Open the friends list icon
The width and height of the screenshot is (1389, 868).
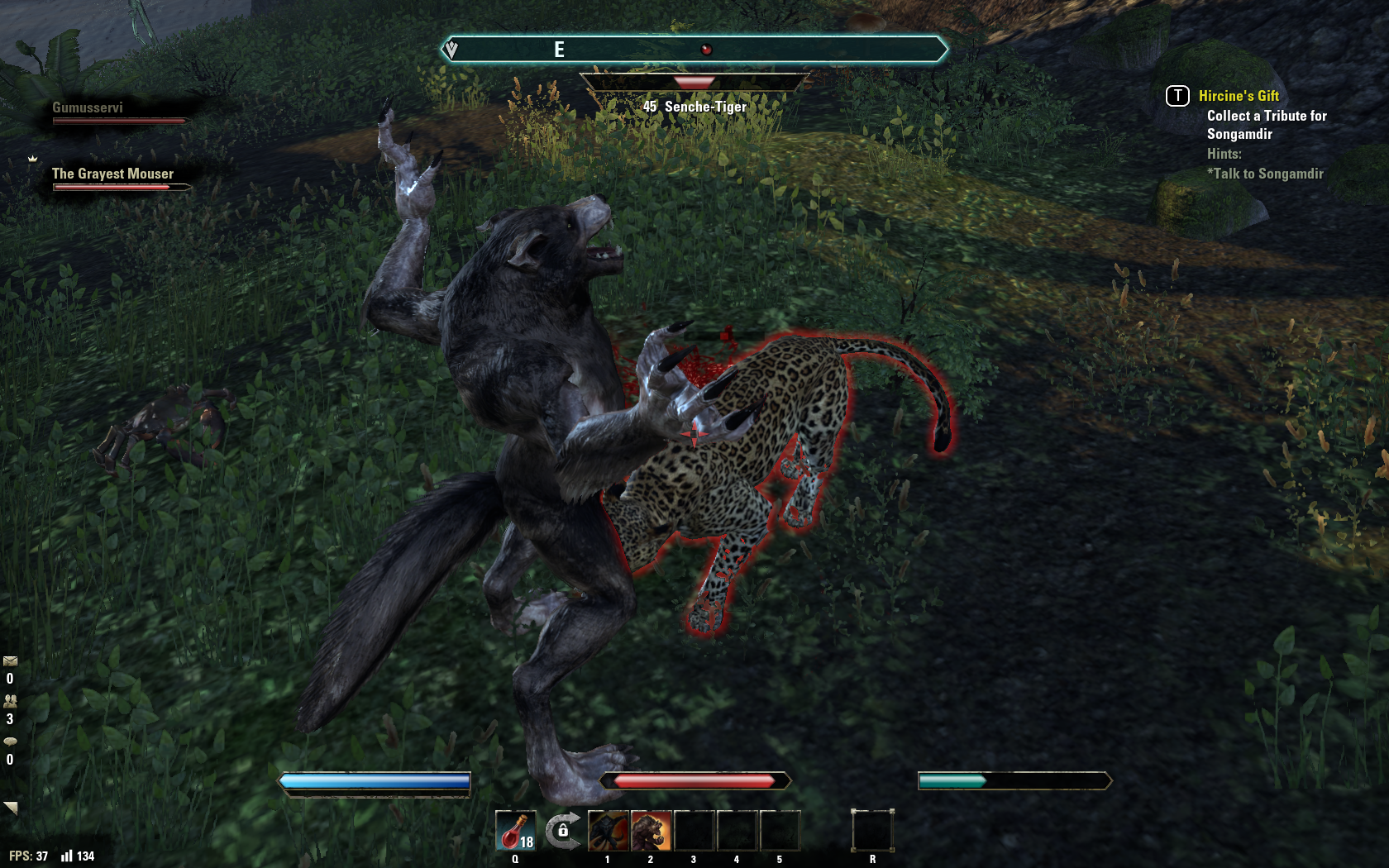[x=10, y=701]
